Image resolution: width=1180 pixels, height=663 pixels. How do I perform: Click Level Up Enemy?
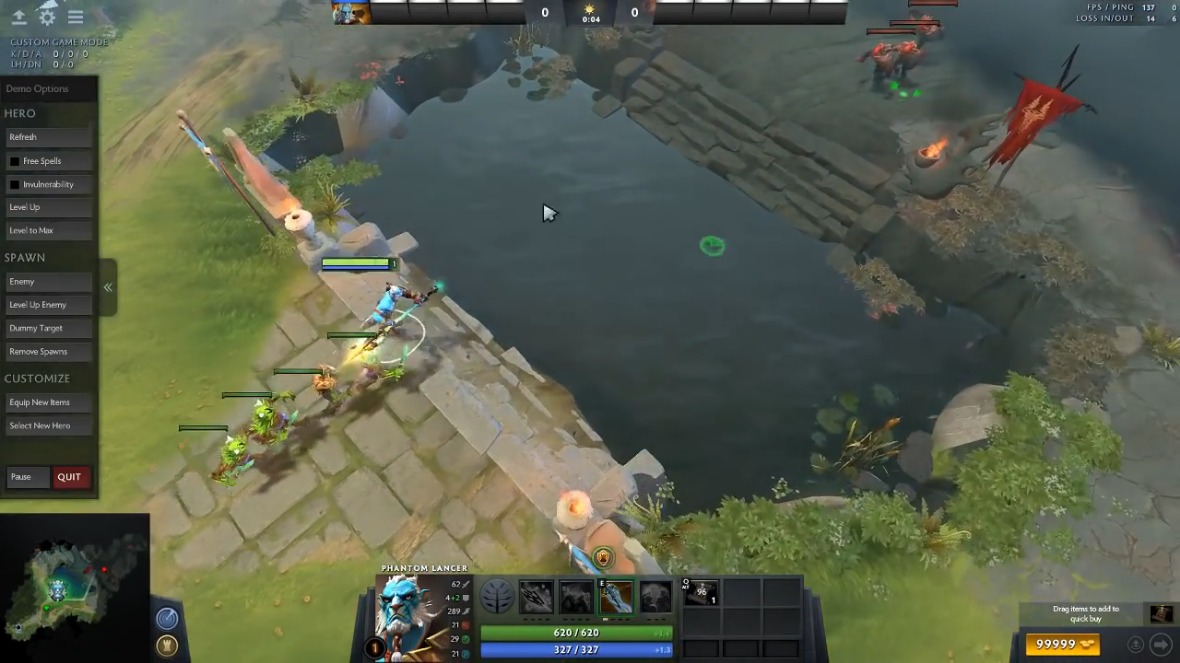(x=48, y=305)
